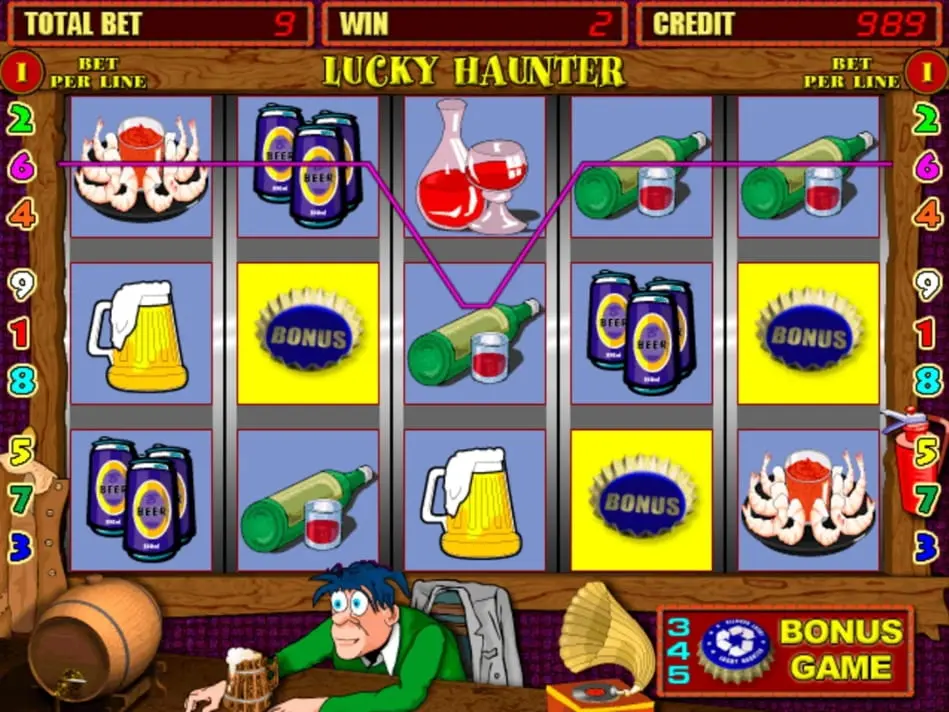Viewport: 949px width, 712px height.
Task: Select the right bet per line coin
Action: click(x=926, y=72)
